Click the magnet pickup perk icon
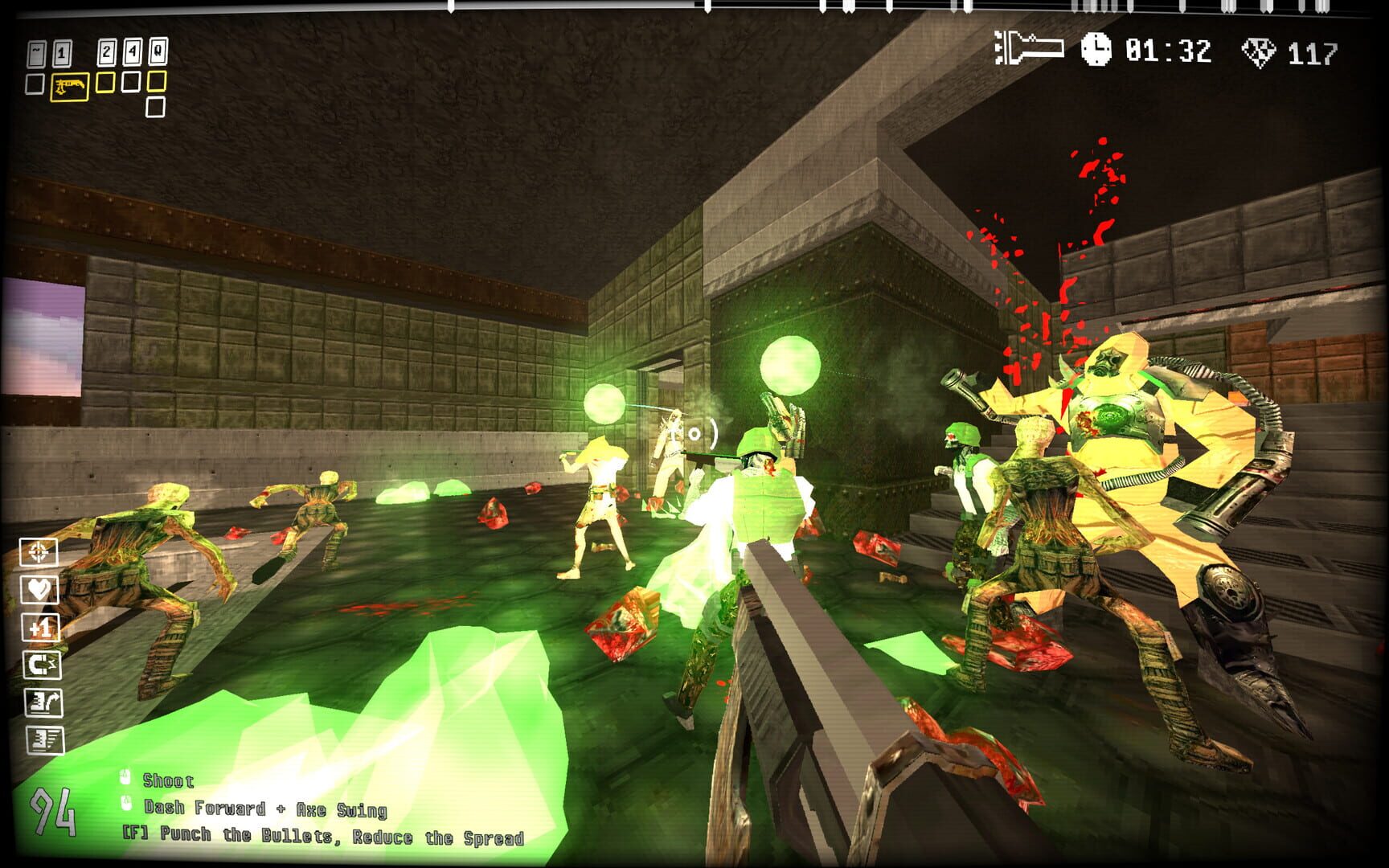This screenshot has height=868, width=1389. tap(44, 665)
